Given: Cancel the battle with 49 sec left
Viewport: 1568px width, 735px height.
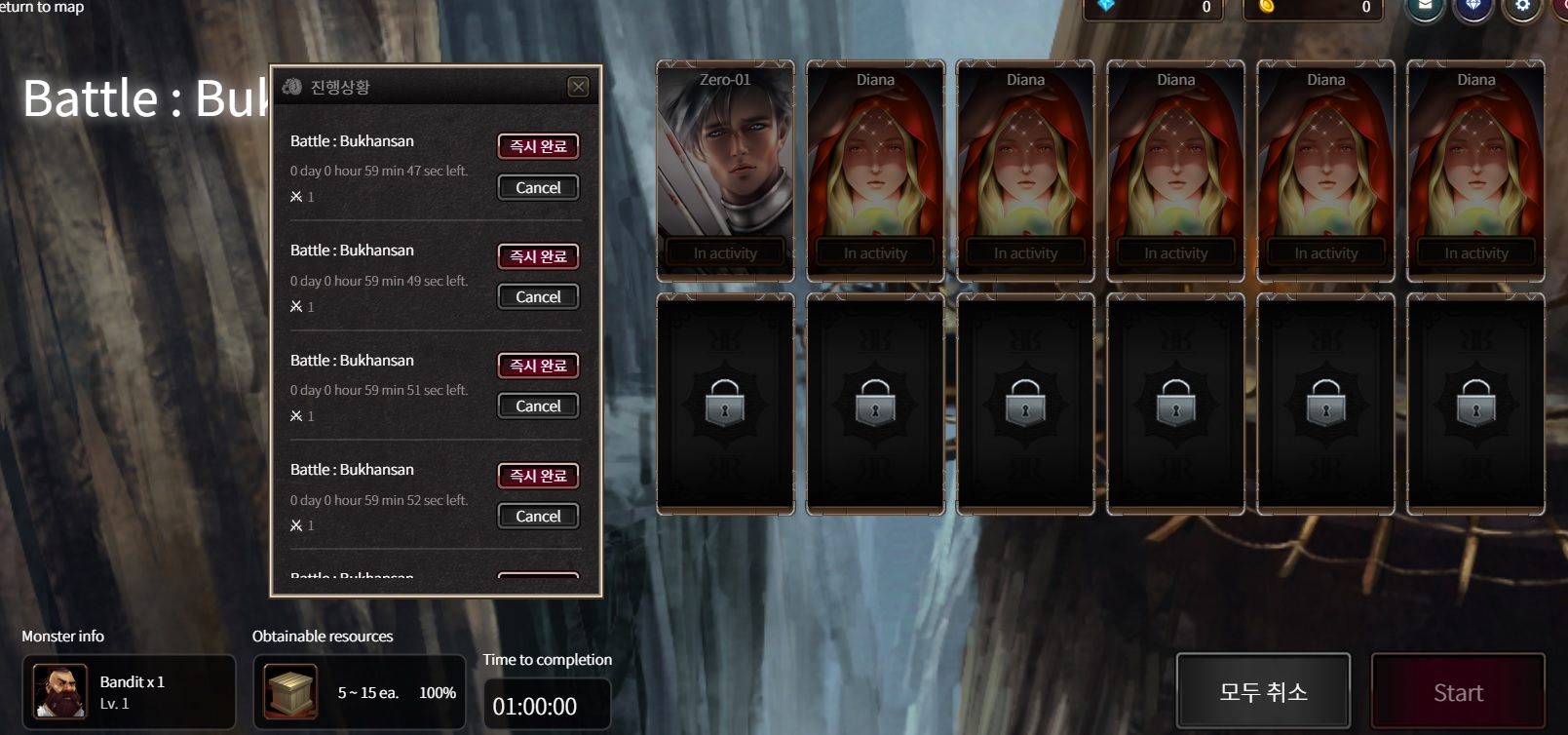Looking at the screenshot, I should pyautogui.click(x=538, y=296).
